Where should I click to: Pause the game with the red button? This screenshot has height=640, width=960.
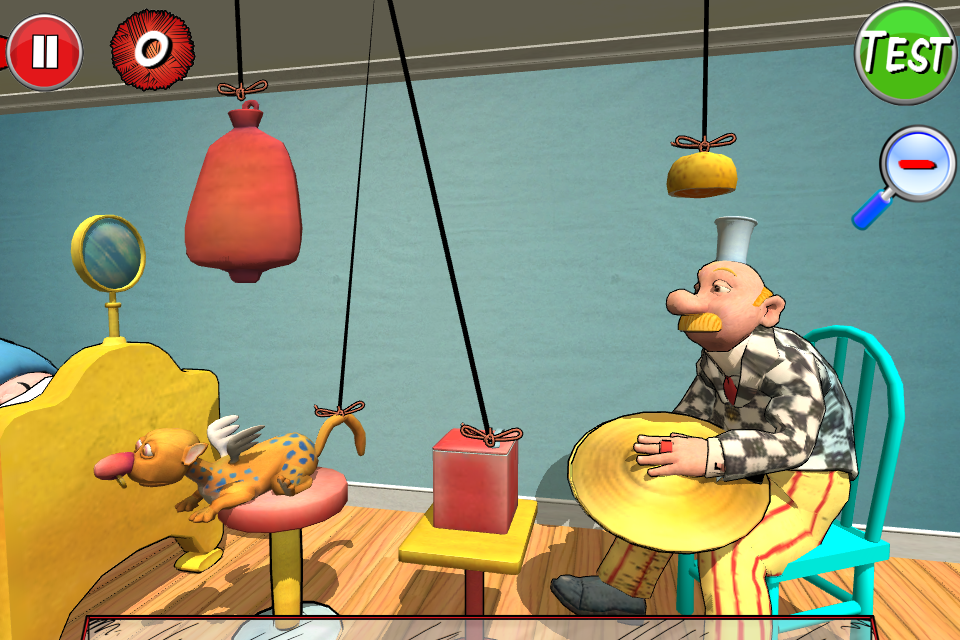[44, 51]
